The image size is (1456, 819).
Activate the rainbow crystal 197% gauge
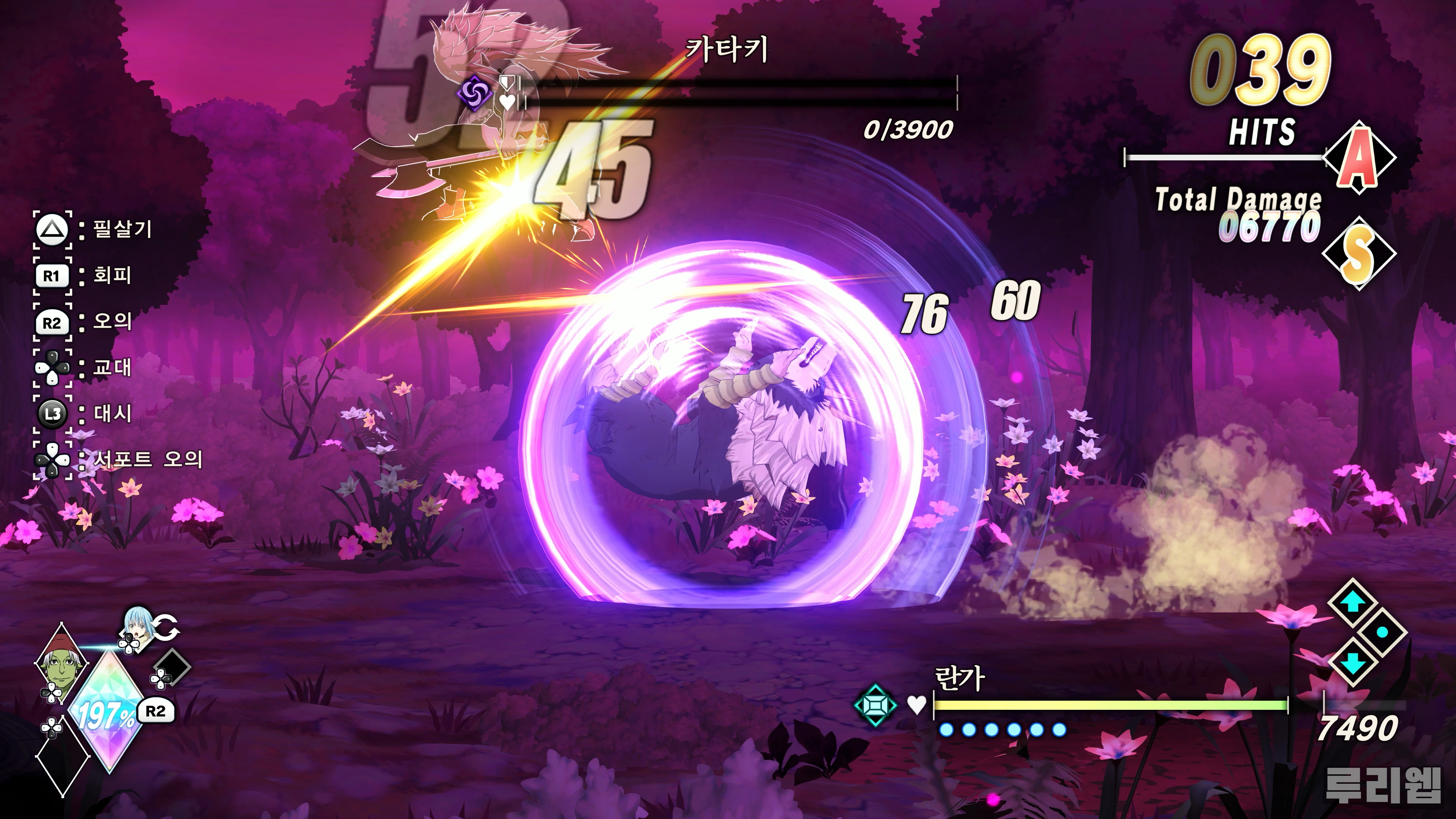(x=106, y=713)
